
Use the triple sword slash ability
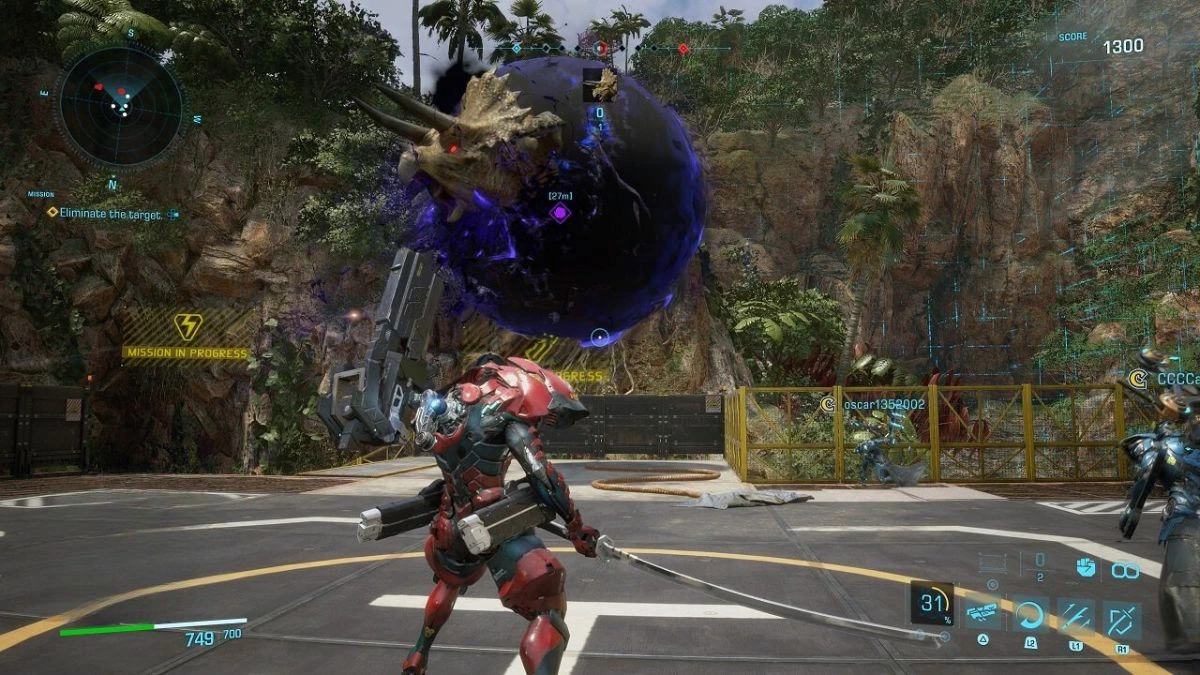pyautogui.click(x=1076, y=615)
